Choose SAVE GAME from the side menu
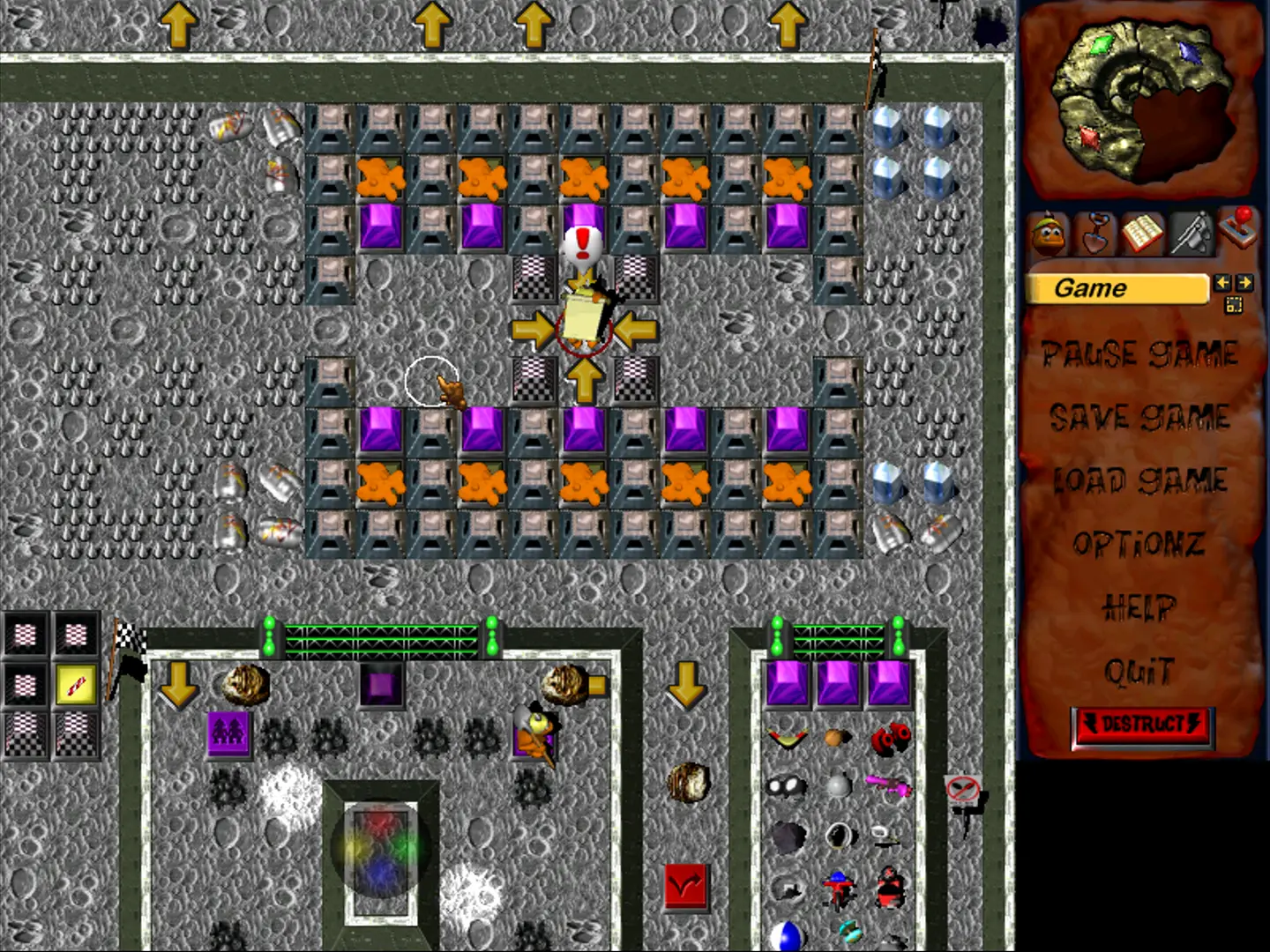The height and width of the screenshot is (952, 1270). (1139, 417)
